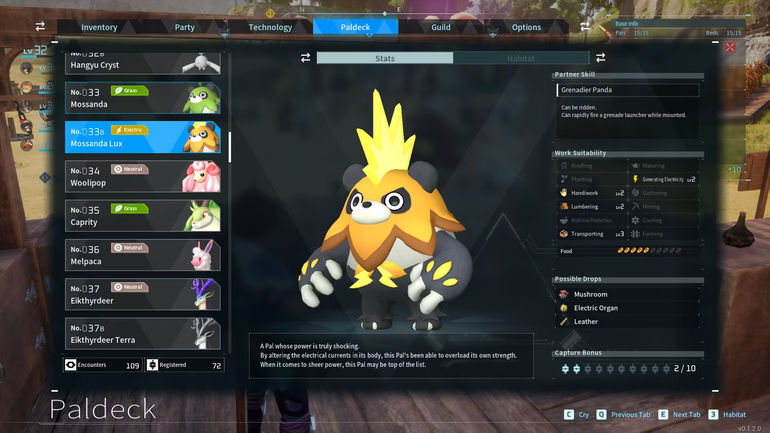
Task: Show the Stats page
Action: 384,58
